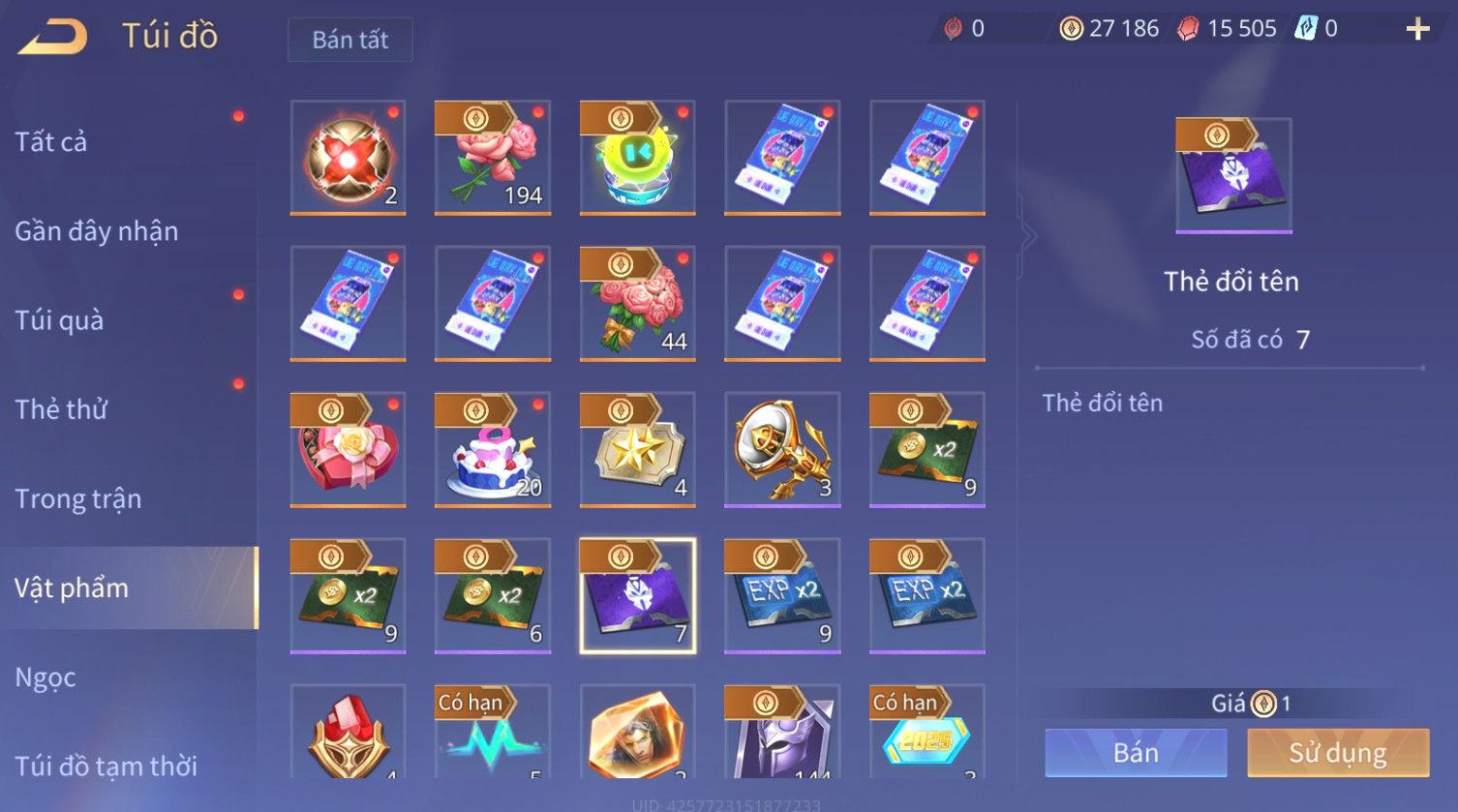Viewport: 1458px width, 812px height.
Task: Choose the golden megaphone item
Action: pyautogui.click(x=782, y=449)
